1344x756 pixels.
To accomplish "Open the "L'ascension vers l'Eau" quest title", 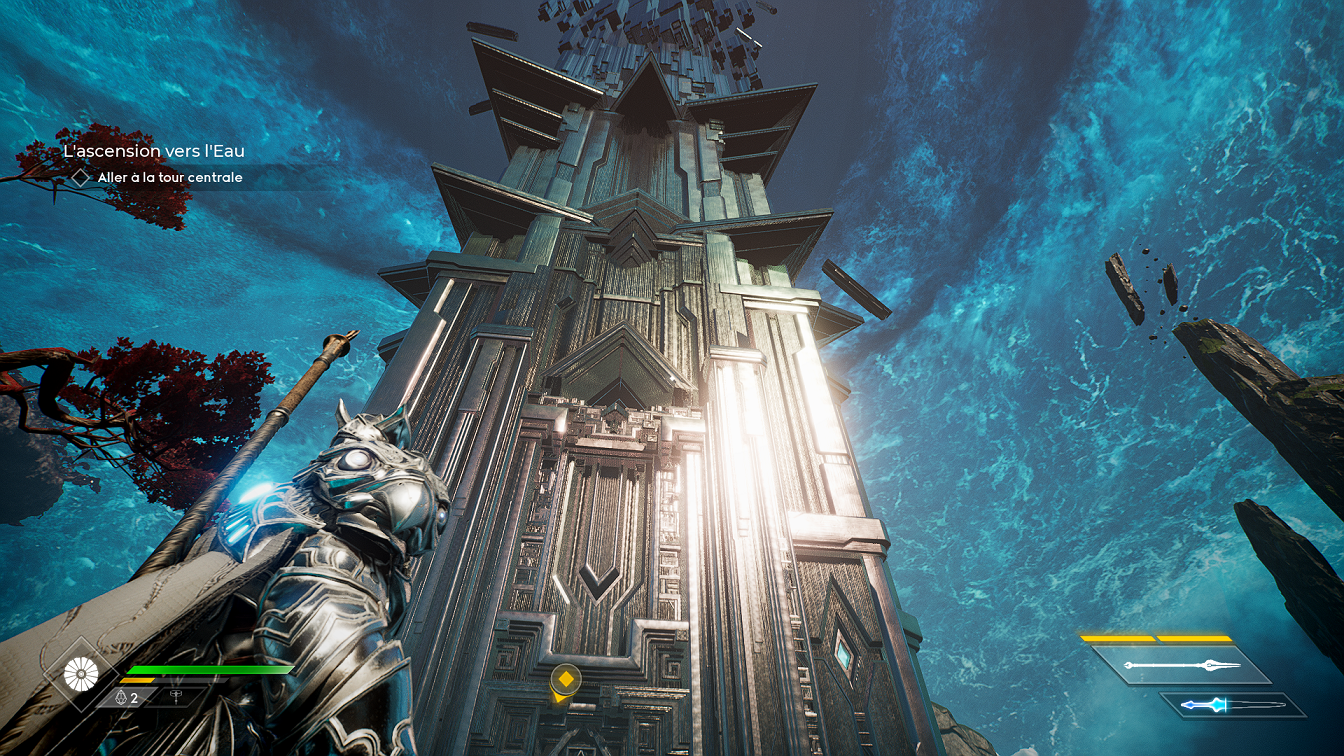I will point(153,151).
